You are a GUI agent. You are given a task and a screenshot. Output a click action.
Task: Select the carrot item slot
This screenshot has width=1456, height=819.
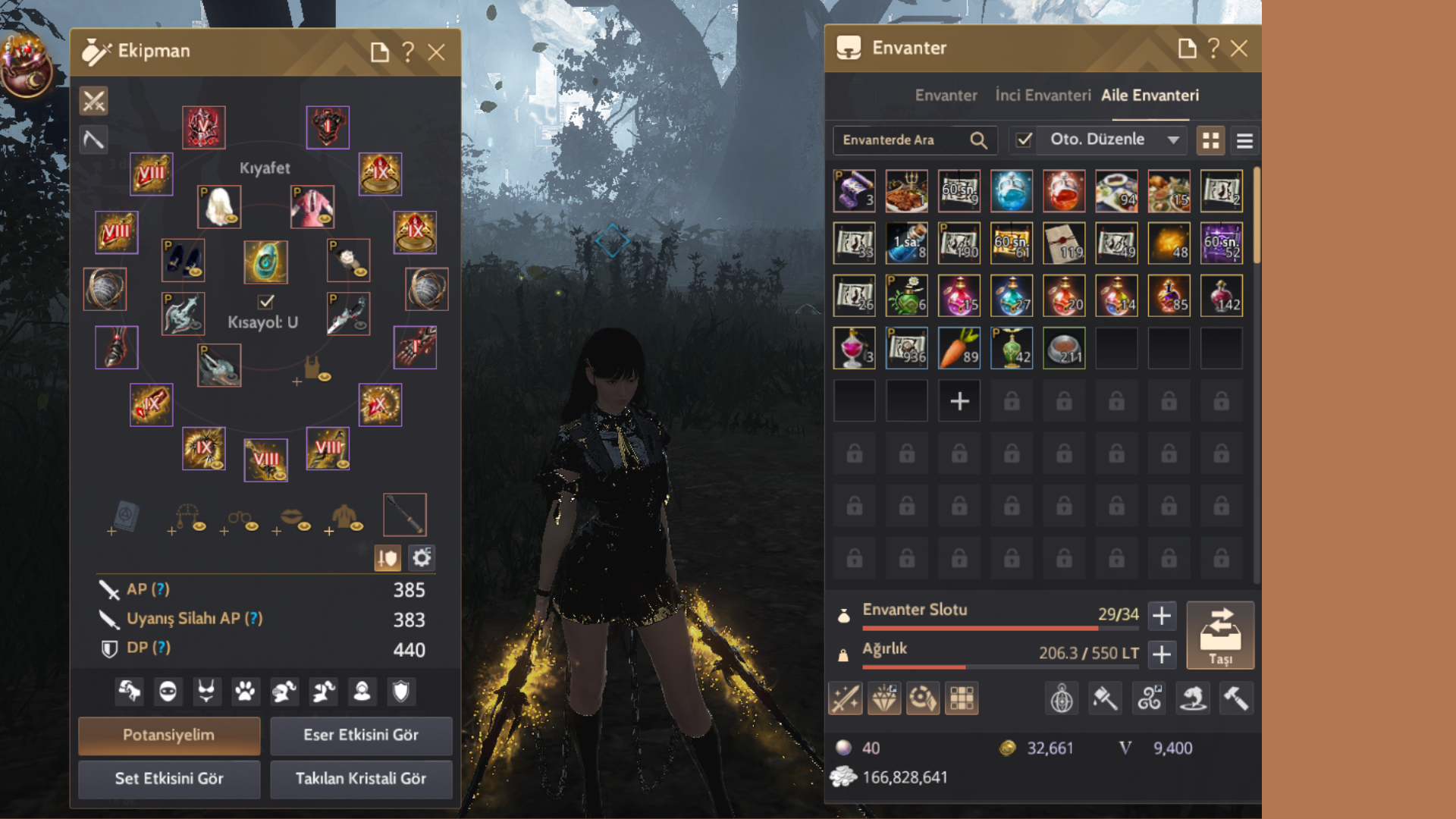click(x=959, y=348)
